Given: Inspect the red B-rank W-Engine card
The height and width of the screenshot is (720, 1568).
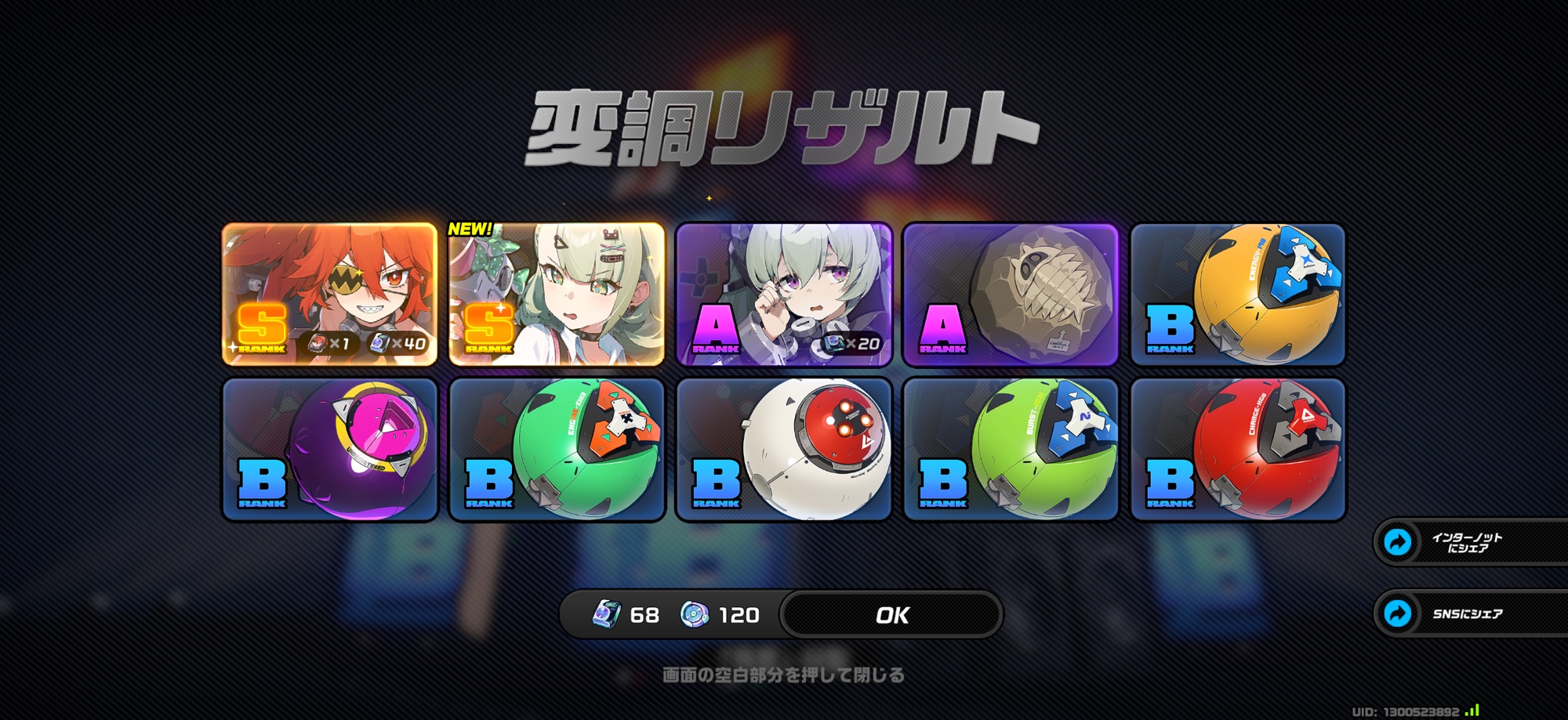Looking at the screenshot, I should coord(1238,450).
